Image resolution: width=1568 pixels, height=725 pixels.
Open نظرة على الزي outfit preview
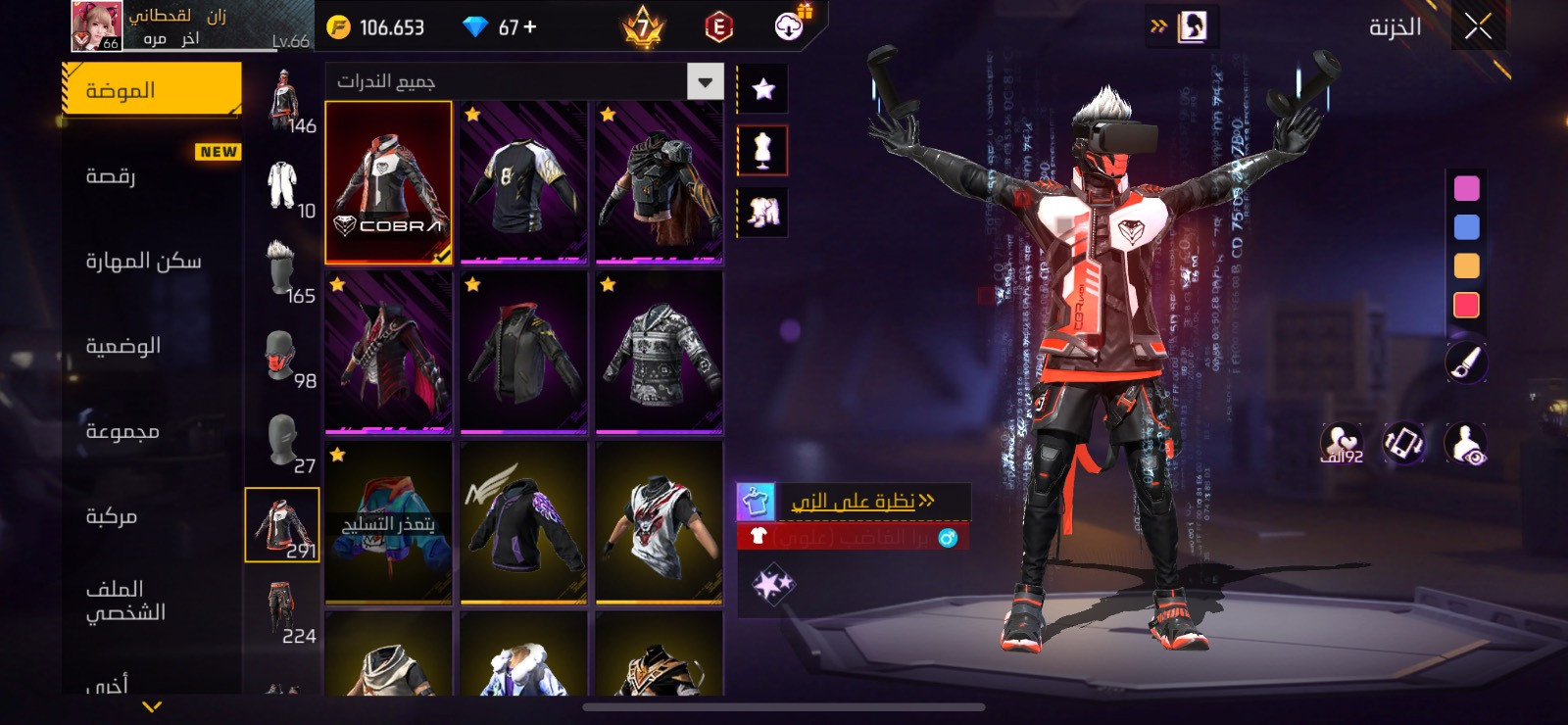click(x=855, y=502)
